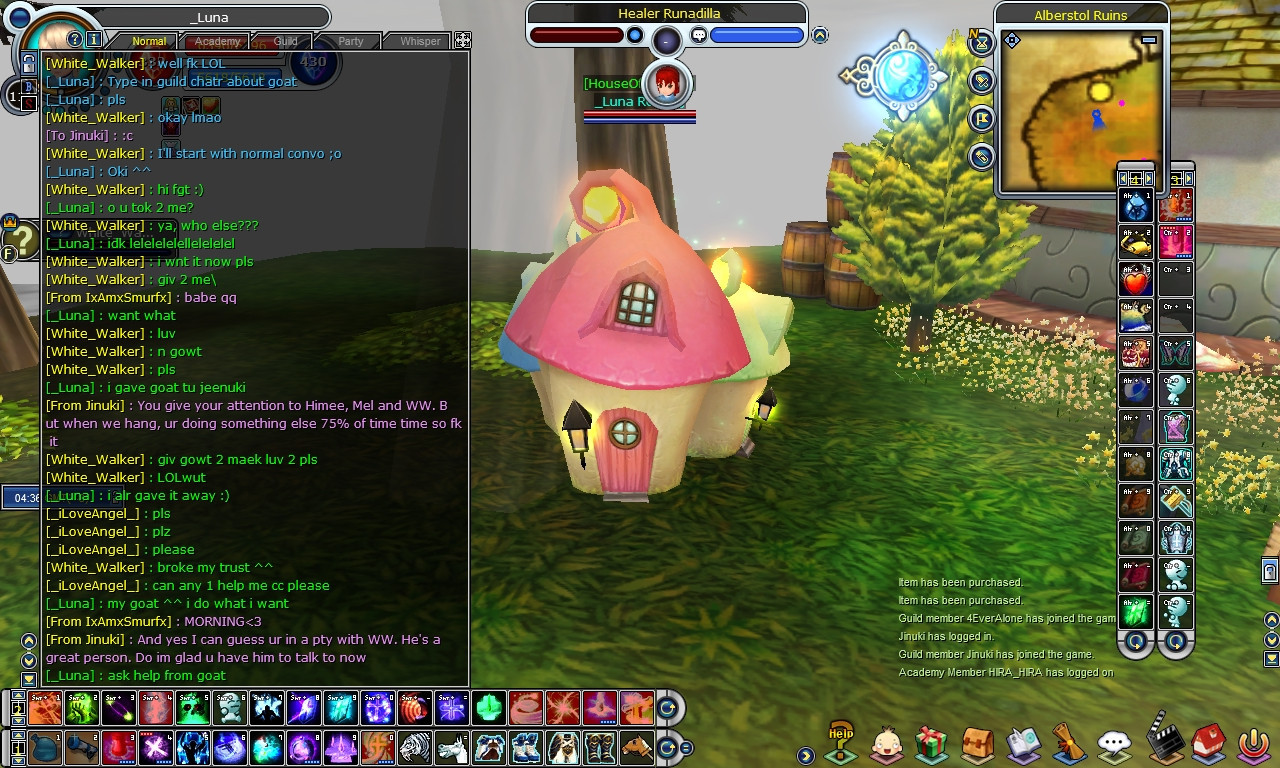Open the baby face character menu

coord(887,744)
